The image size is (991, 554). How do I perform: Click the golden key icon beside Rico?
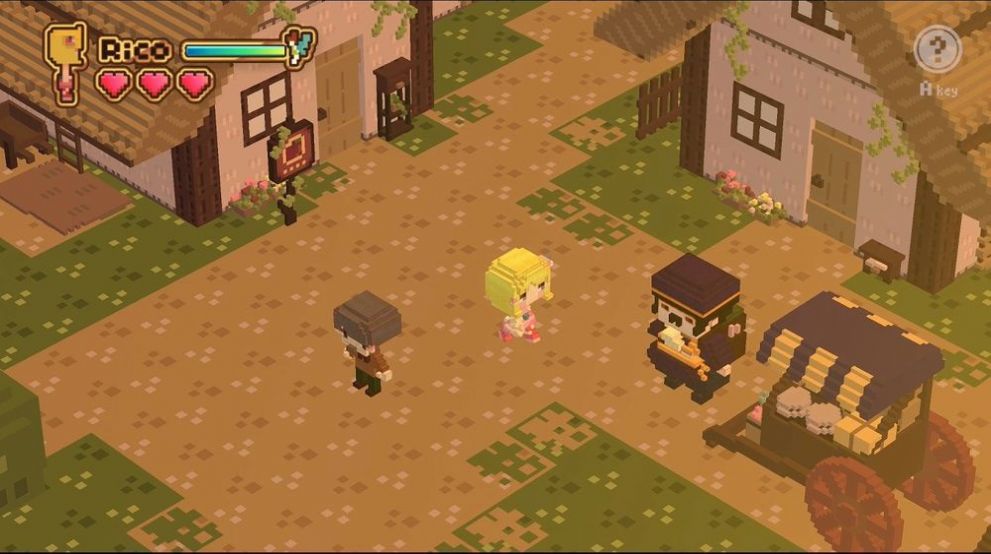click(65, 58)
